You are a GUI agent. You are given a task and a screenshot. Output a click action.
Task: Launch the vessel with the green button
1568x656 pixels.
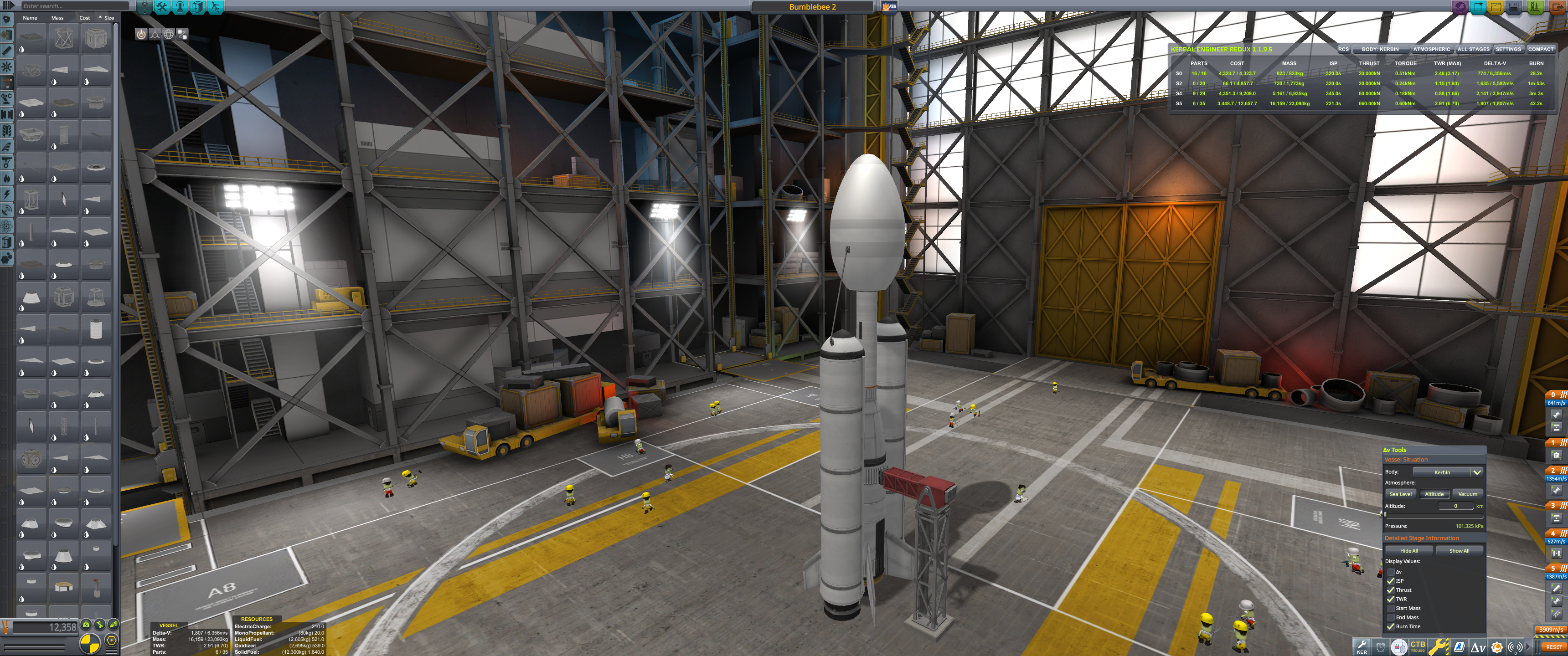click(1535, 7)
